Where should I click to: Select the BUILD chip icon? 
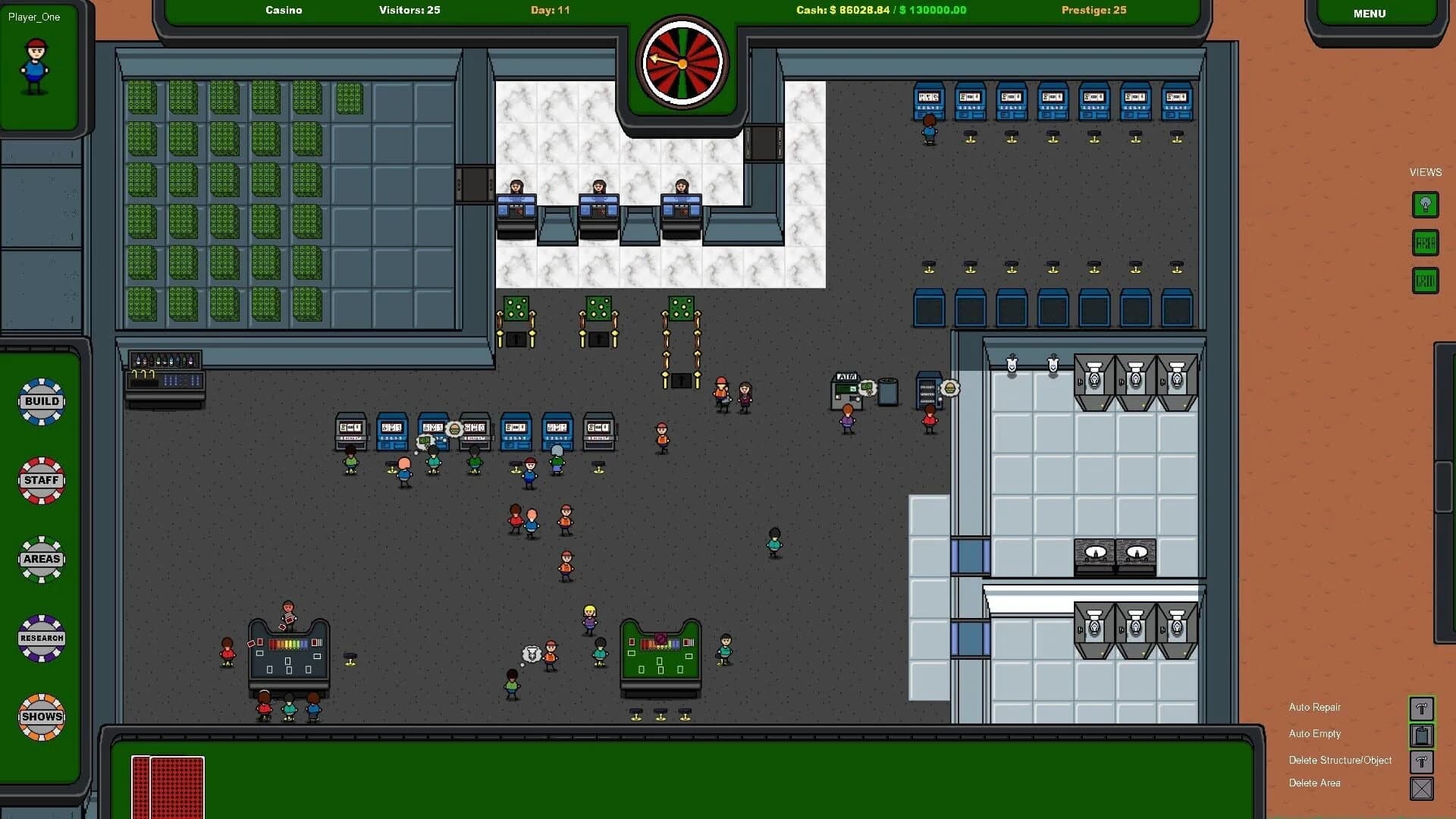[x=41, y=401]
